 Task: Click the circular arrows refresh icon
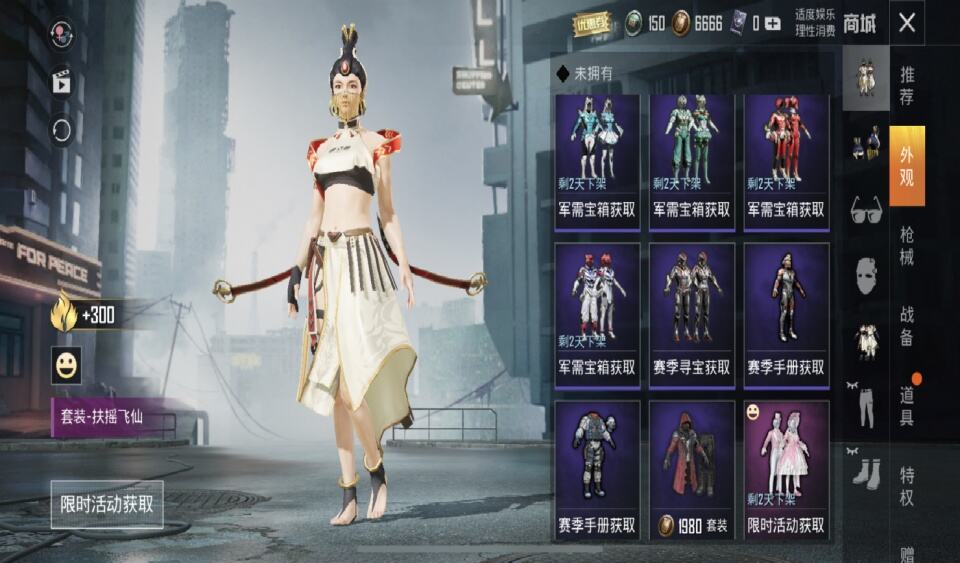coord(62,129)
